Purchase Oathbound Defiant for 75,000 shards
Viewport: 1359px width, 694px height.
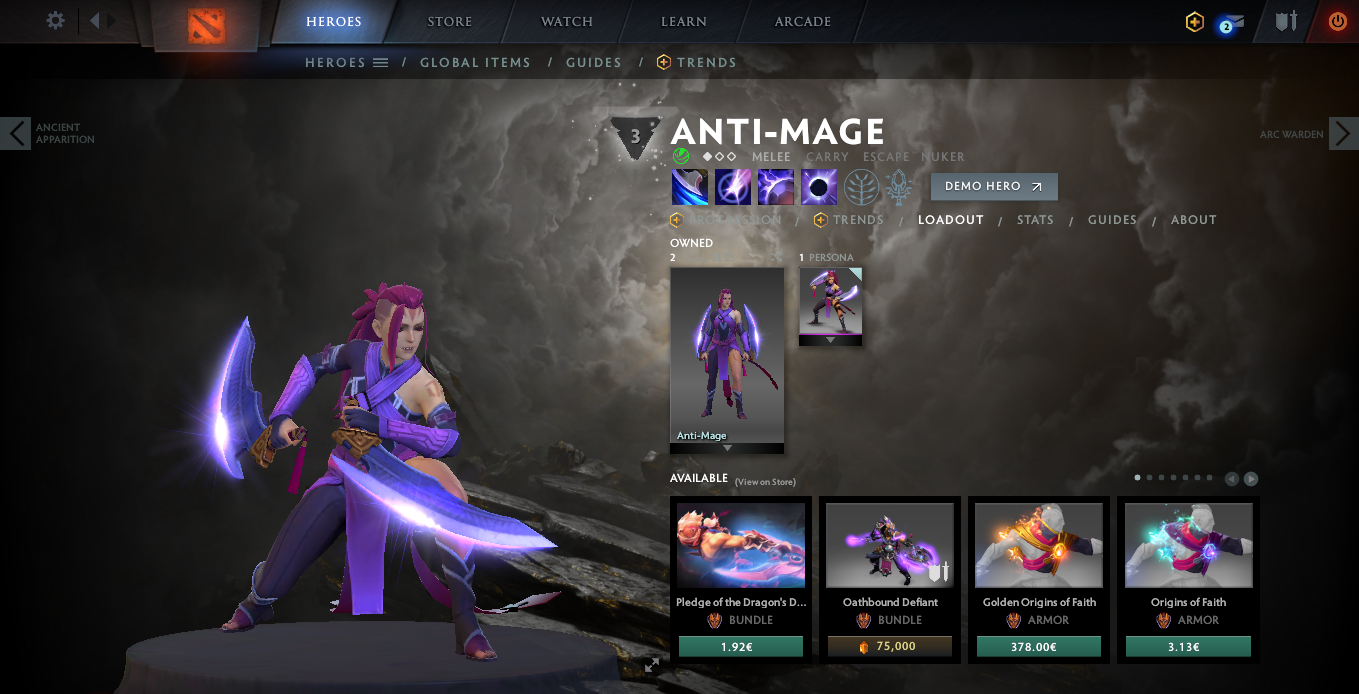(889, 647)
